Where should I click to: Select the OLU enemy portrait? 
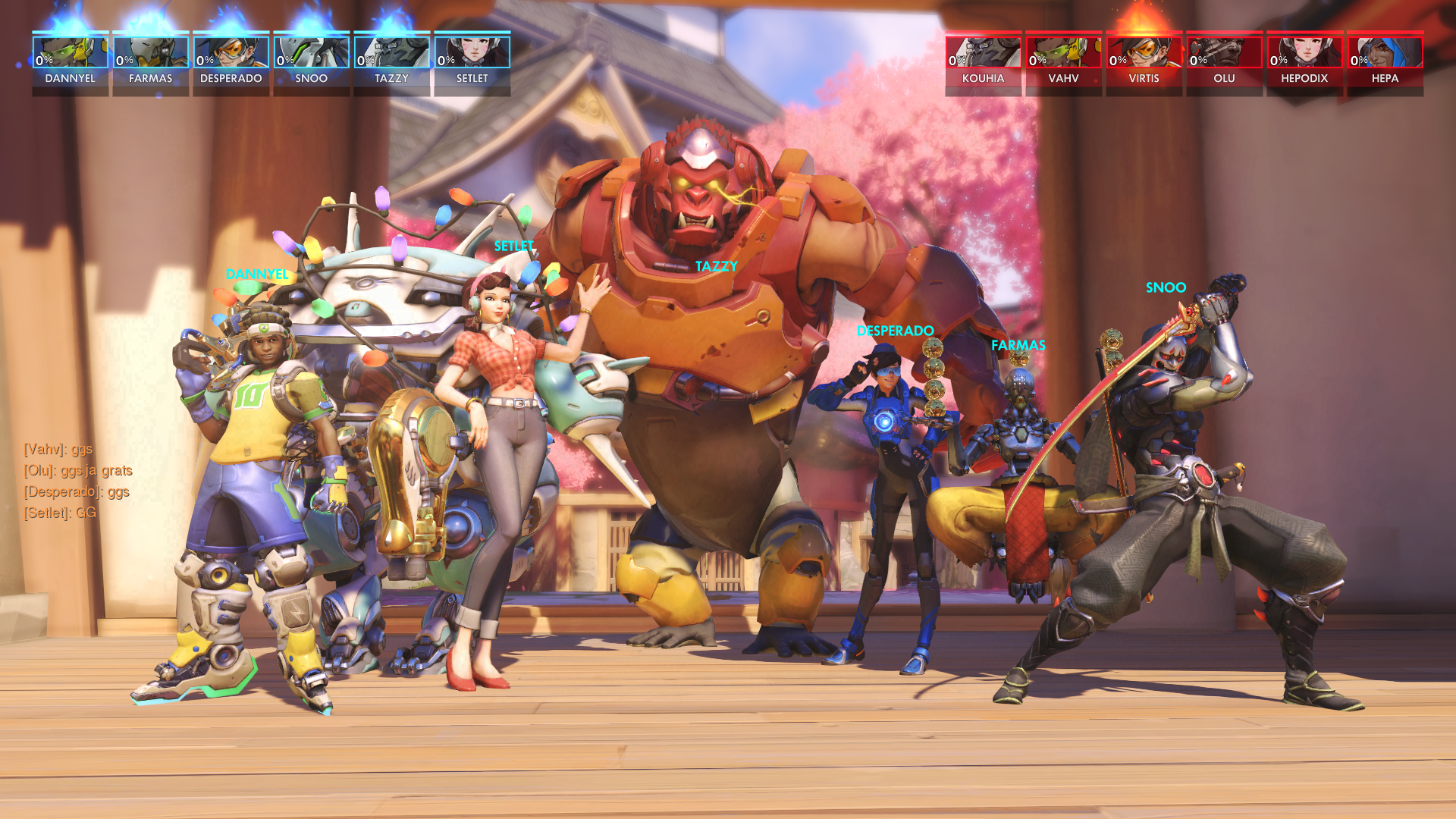[1225, 53]
